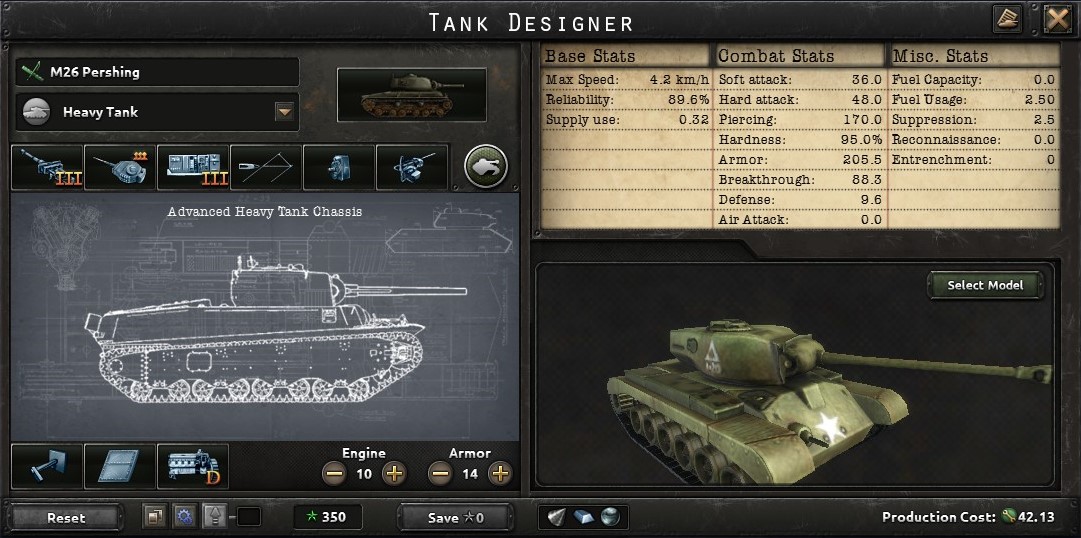Open the blueprint button beside close
Screen dimensions: 1081x538
pos(1008,19)
